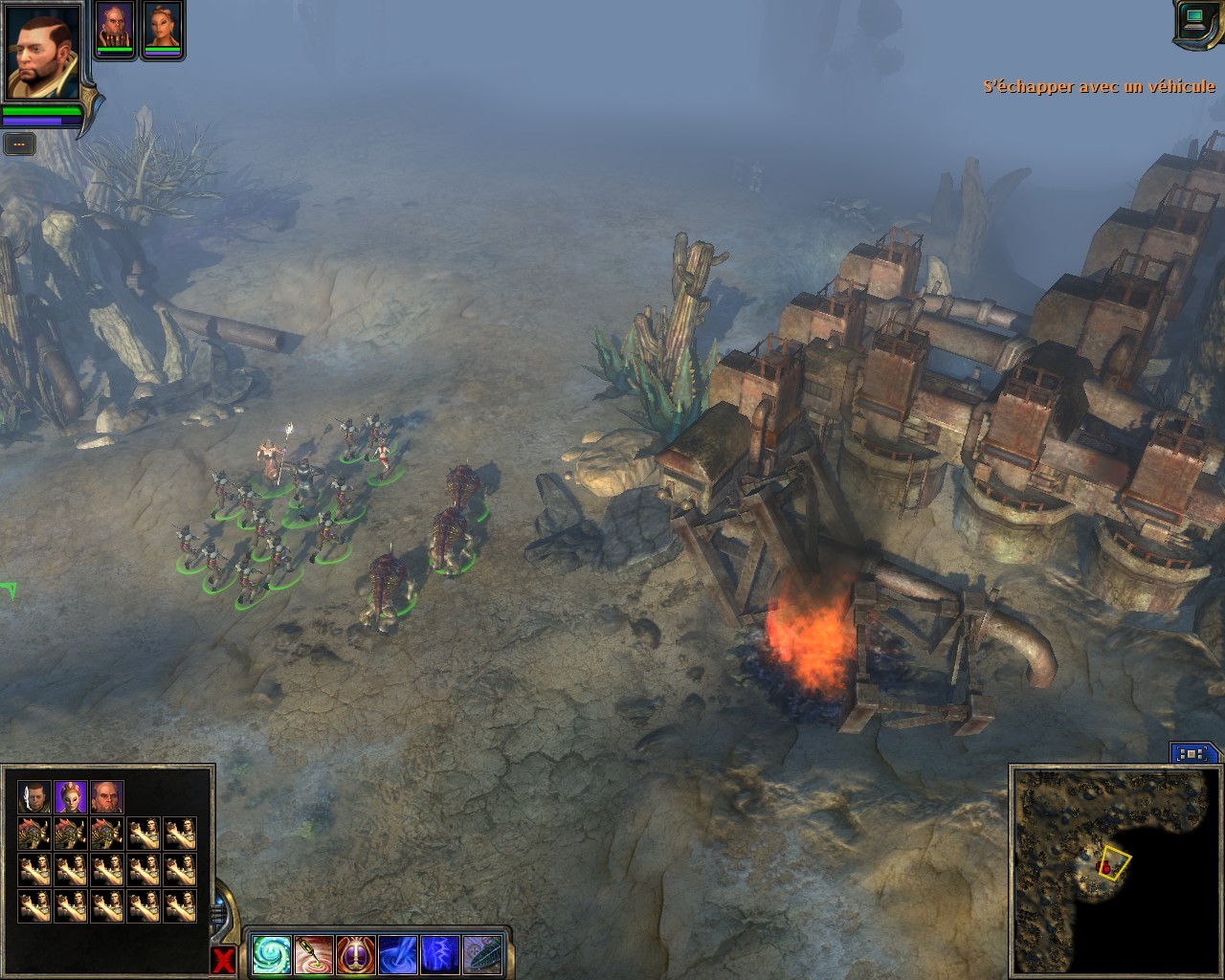The image size is (1225, 980).
Task: Cast the blue lightning spell
Action: 440,955
